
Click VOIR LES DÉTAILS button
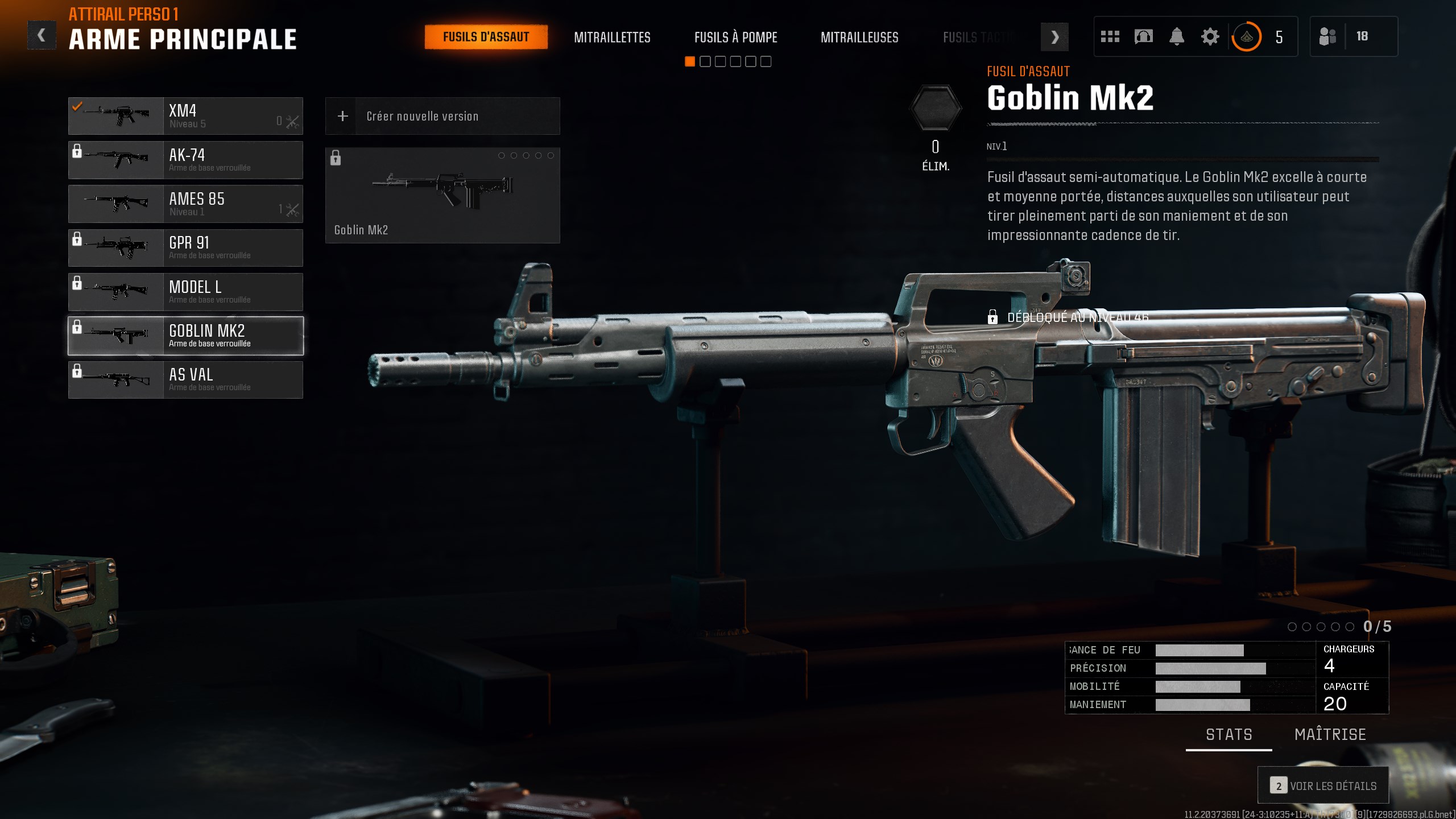point(1323,785)
